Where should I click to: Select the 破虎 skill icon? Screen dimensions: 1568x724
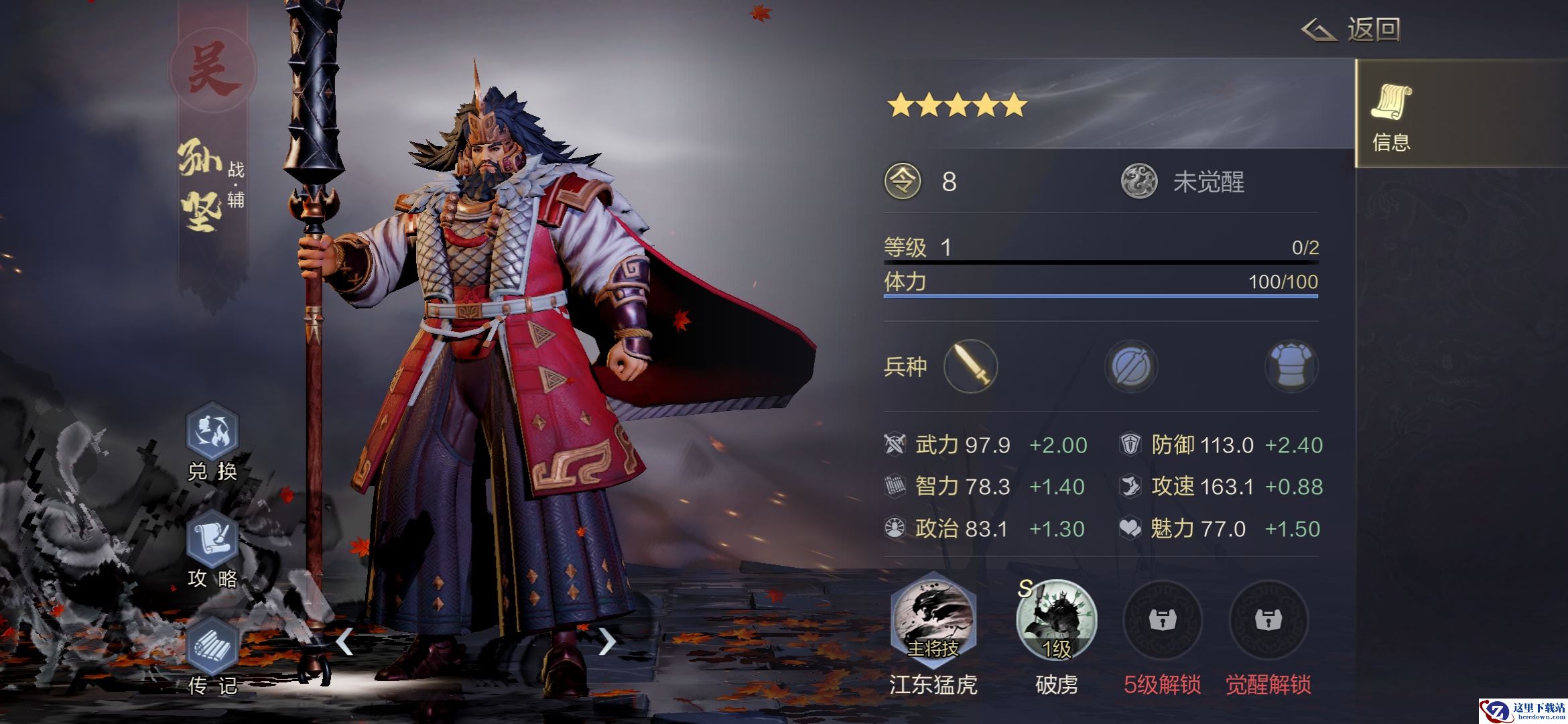(1056, 620)
